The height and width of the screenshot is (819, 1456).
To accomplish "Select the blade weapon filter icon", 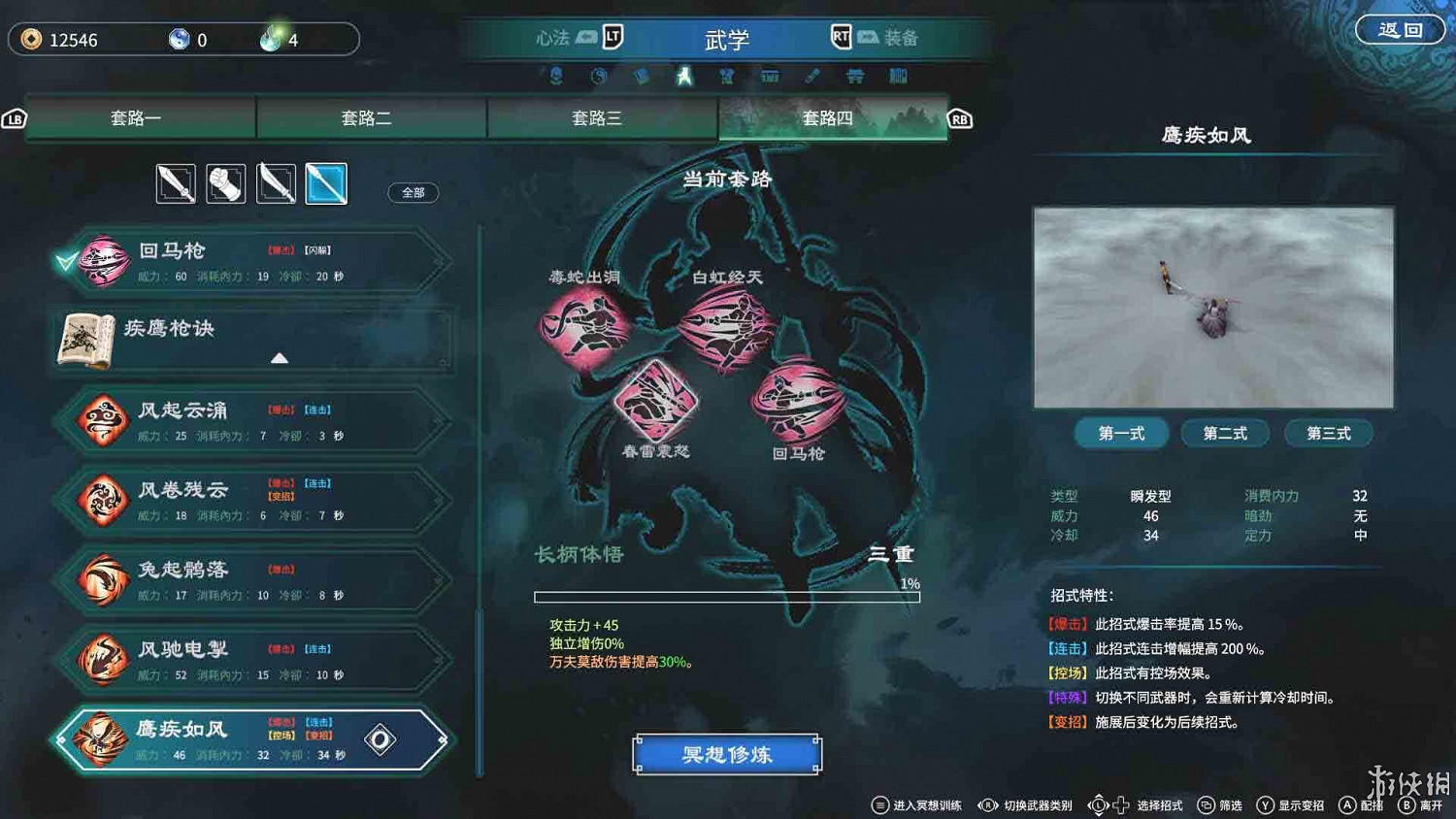I will pos(276,183).
